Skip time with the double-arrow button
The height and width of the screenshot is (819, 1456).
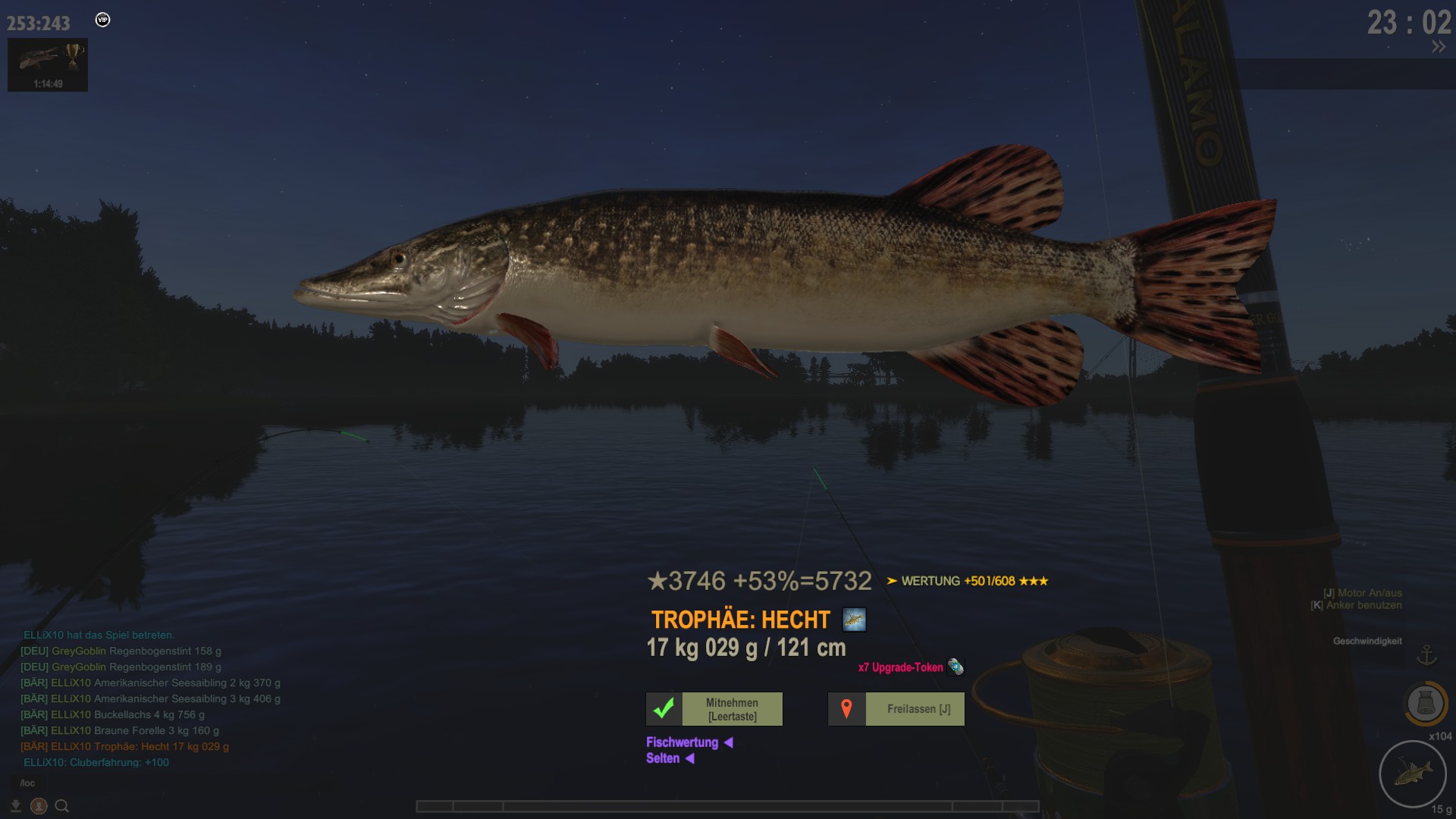click(x=1438, y=47)
